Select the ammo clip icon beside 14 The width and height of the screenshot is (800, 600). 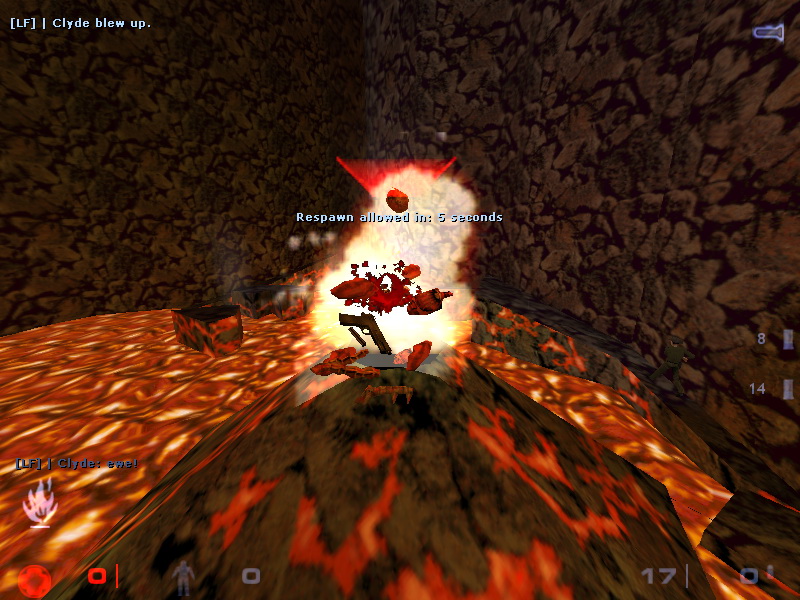click(788, 389)
